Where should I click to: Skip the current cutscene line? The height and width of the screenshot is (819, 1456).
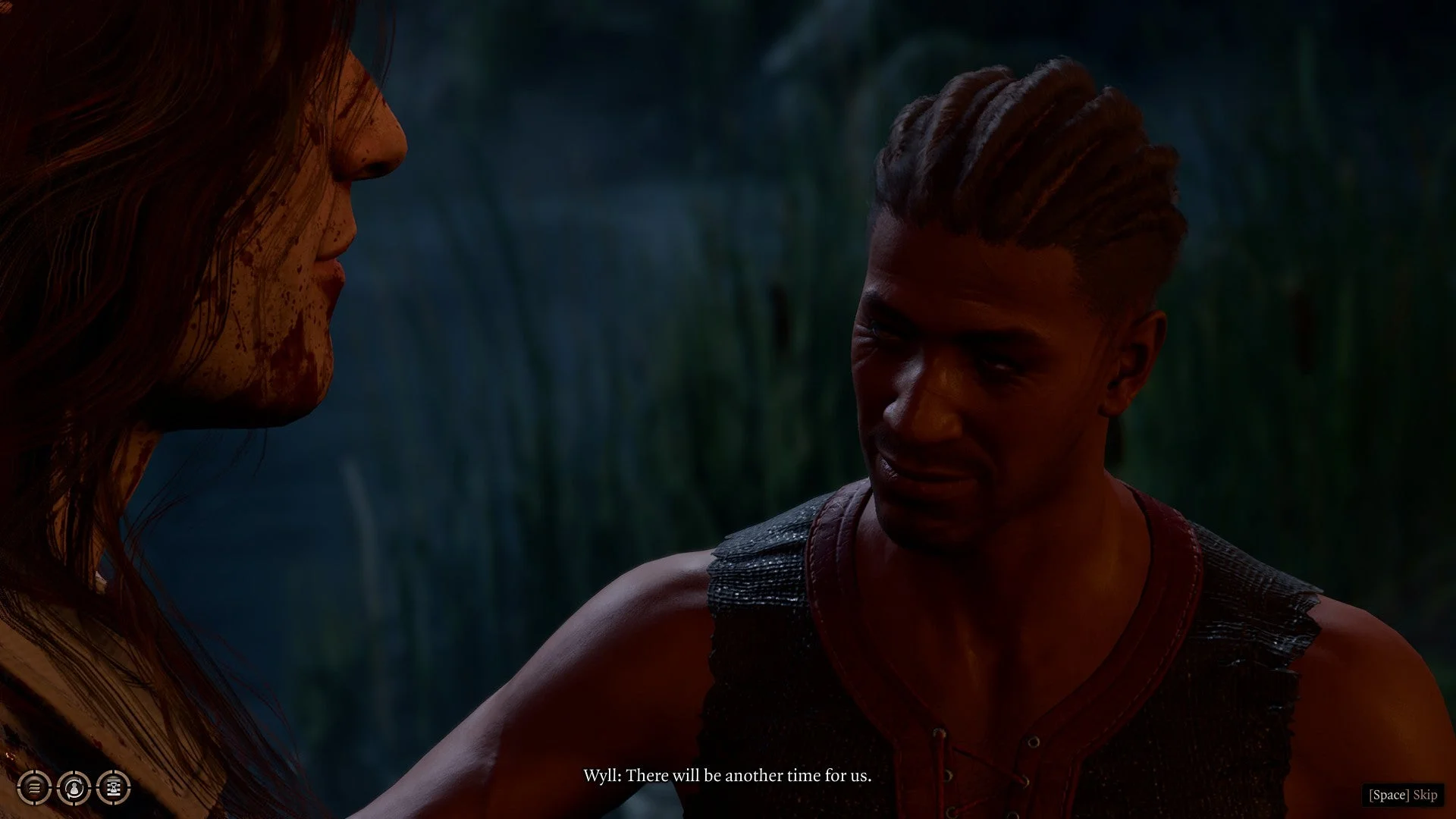(1402, 795)
